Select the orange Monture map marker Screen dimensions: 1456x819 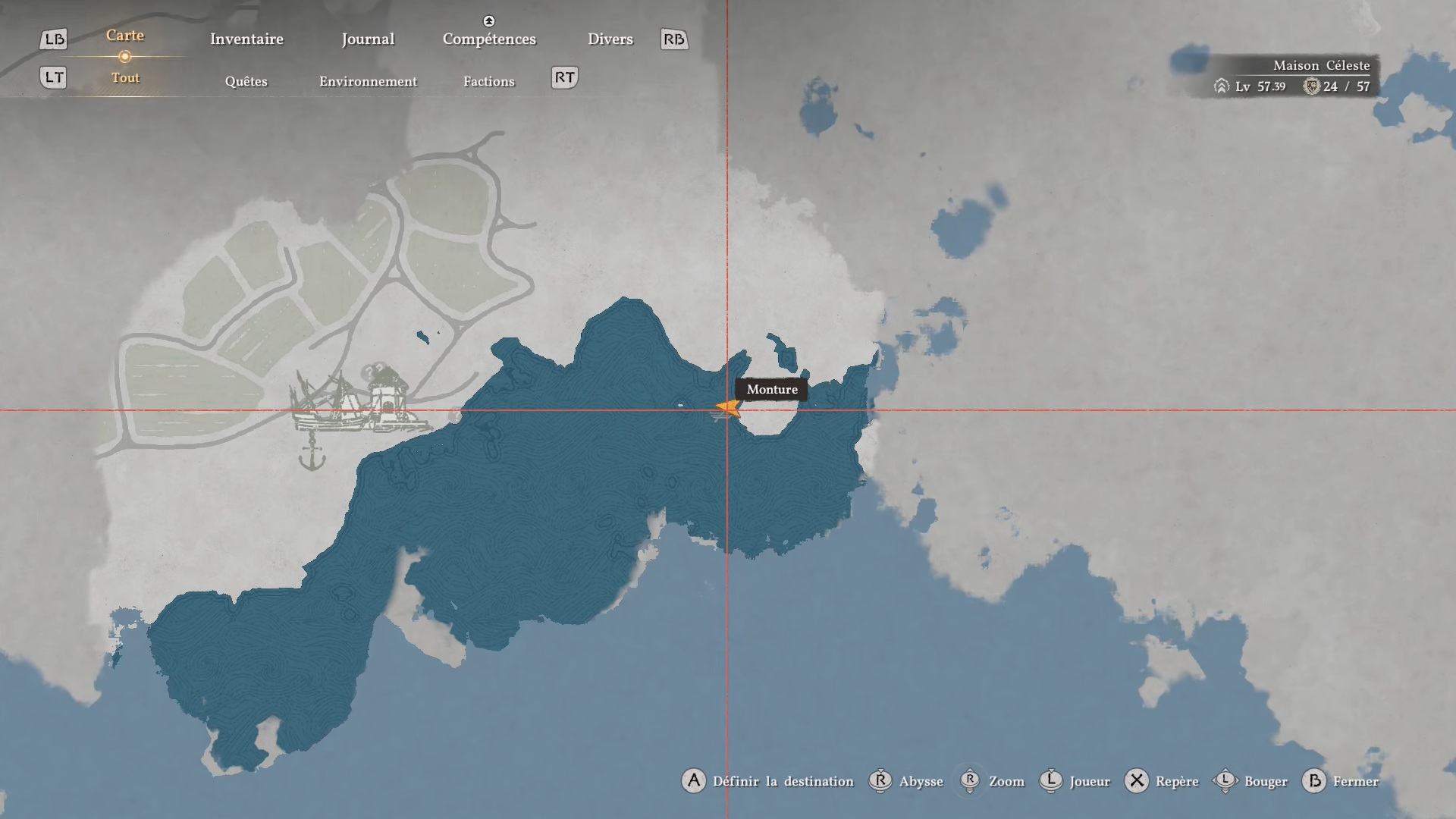point(727,408)
